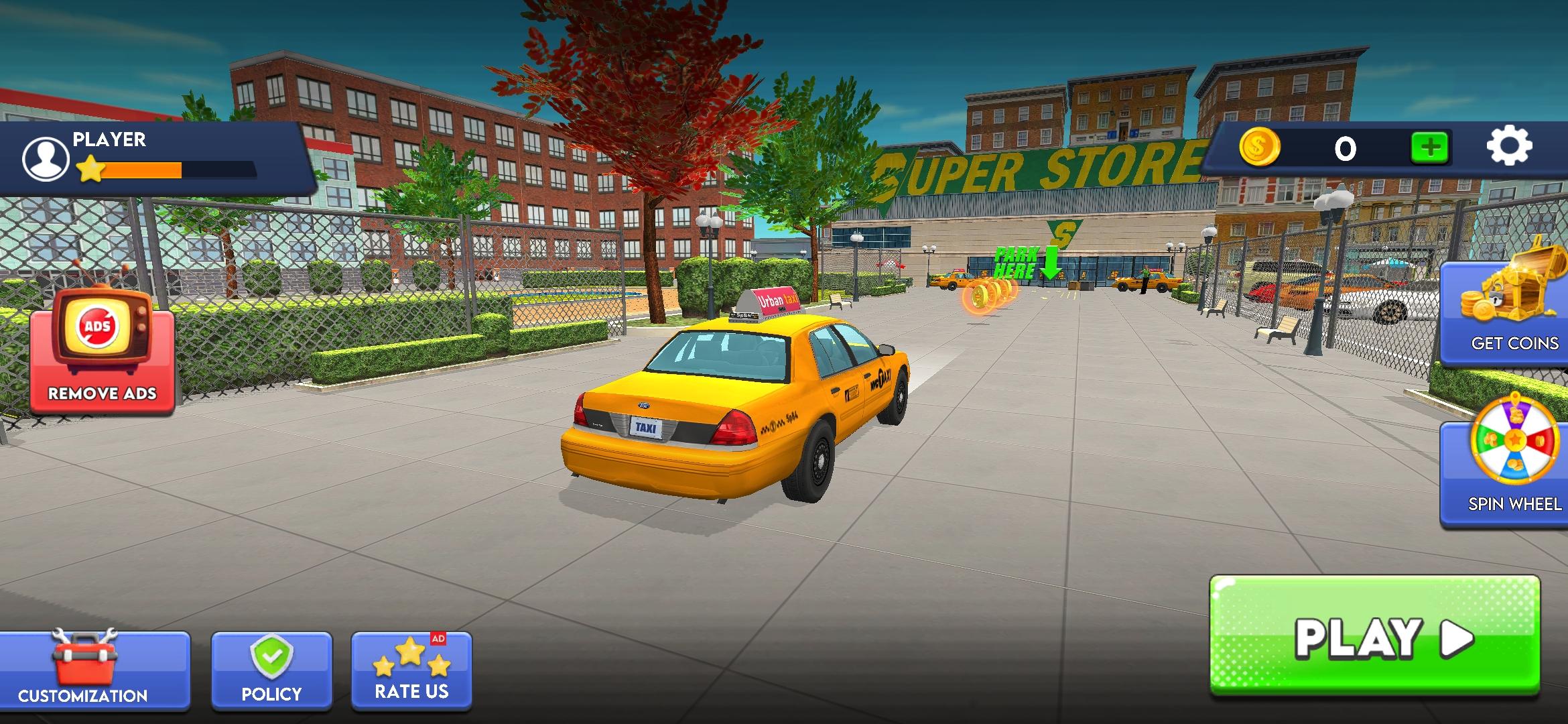View the Policy page
Viewport: 1568px width, 724px height.
271,670
